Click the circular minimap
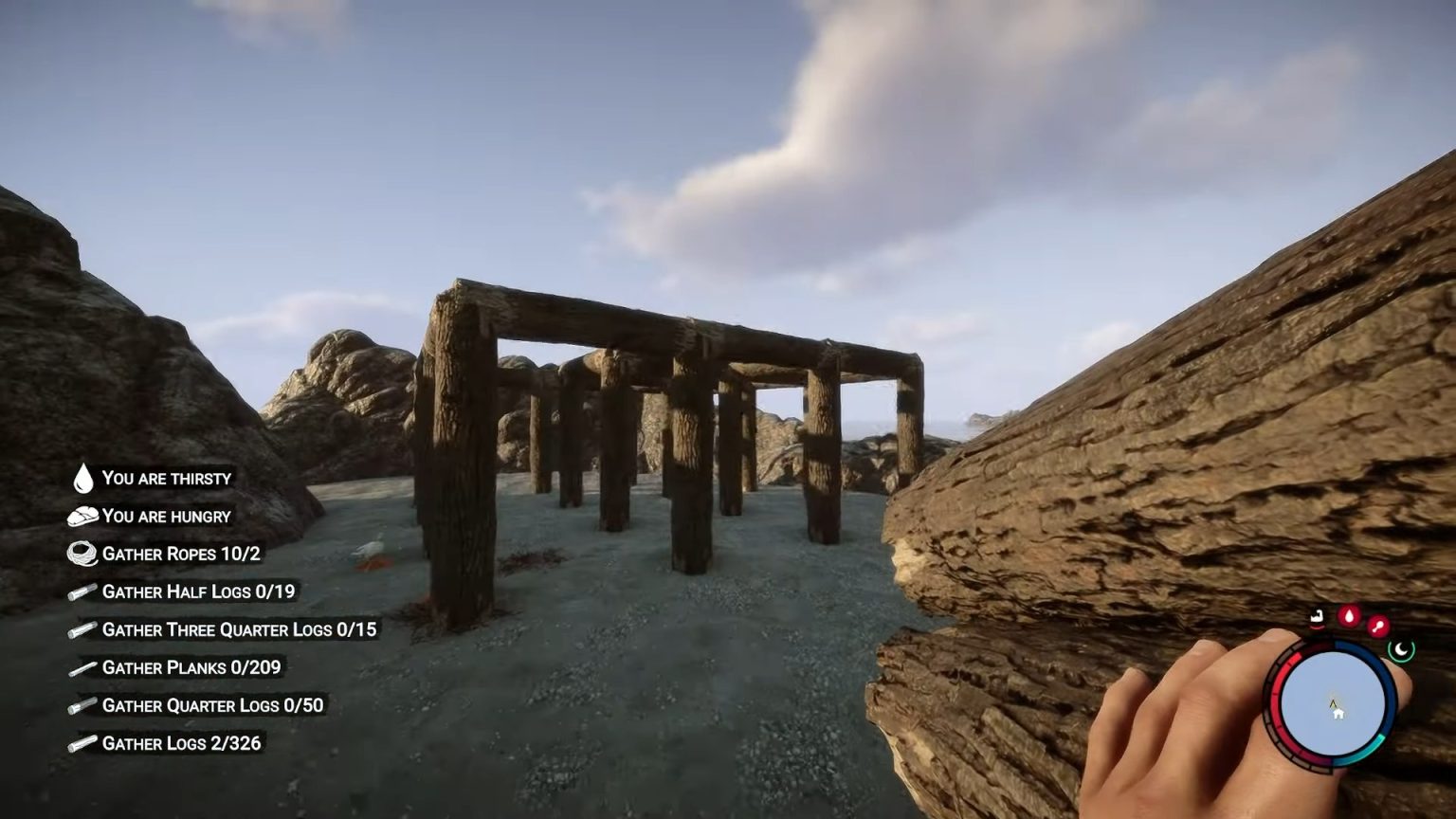1456x819 pixels. pos(1333,701)
